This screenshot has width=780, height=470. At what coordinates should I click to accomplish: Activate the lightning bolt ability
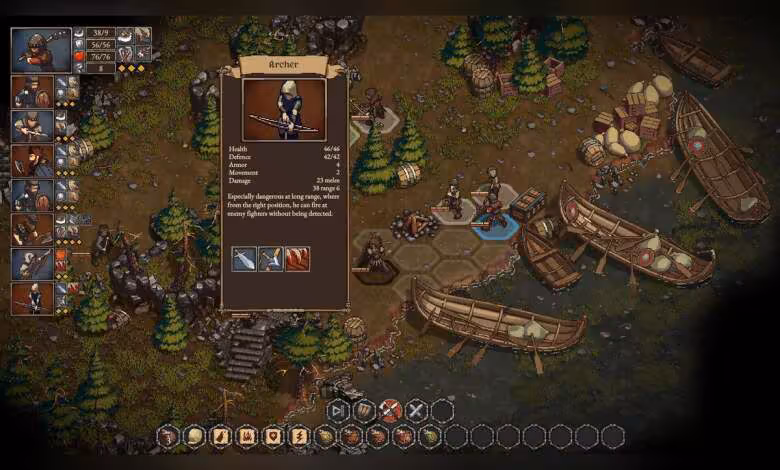coord(298,436)
